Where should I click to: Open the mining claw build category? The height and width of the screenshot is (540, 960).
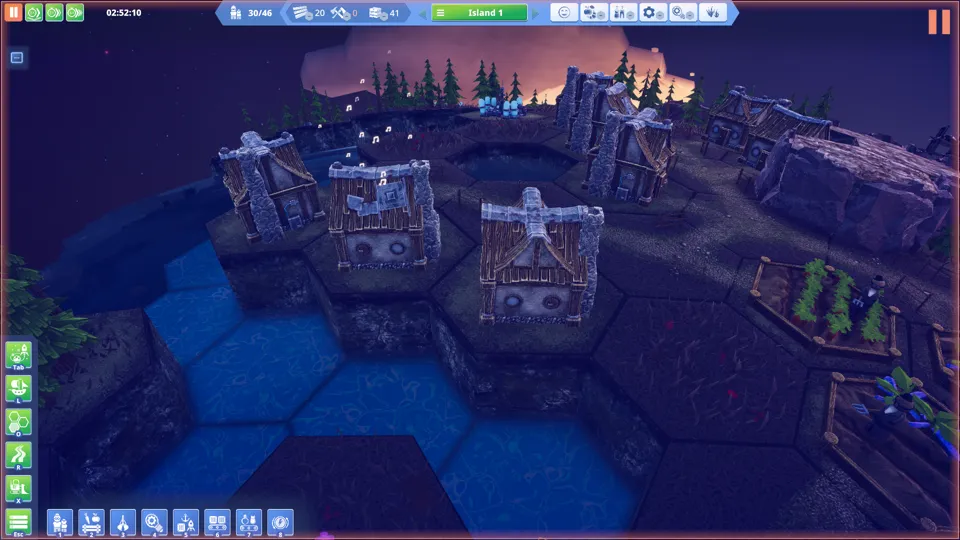(123, 521)
